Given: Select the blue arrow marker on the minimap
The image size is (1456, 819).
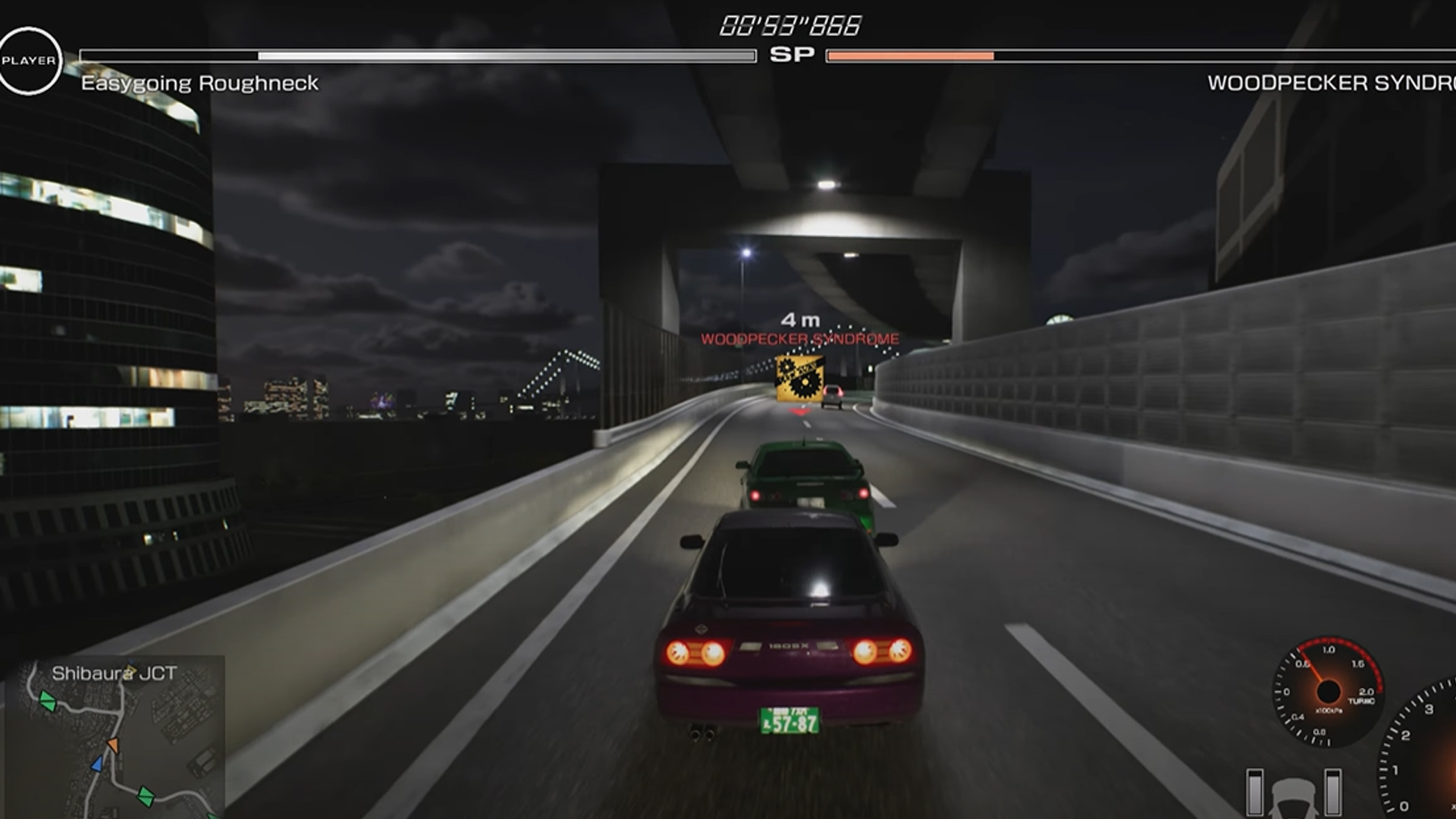Looking at the screenshot, I should tap(96, 764).
